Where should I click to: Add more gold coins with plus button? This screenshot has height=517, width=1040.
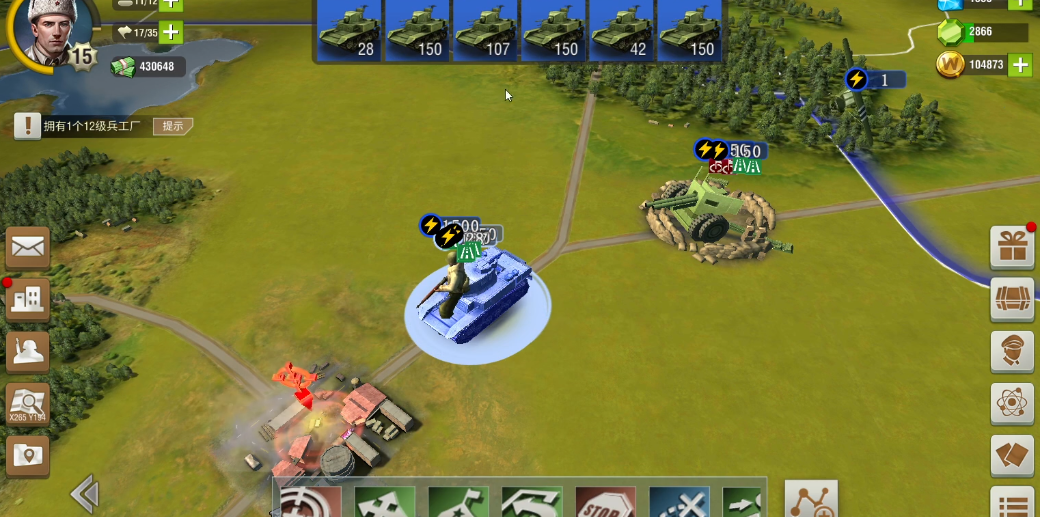click(1020, 65)
